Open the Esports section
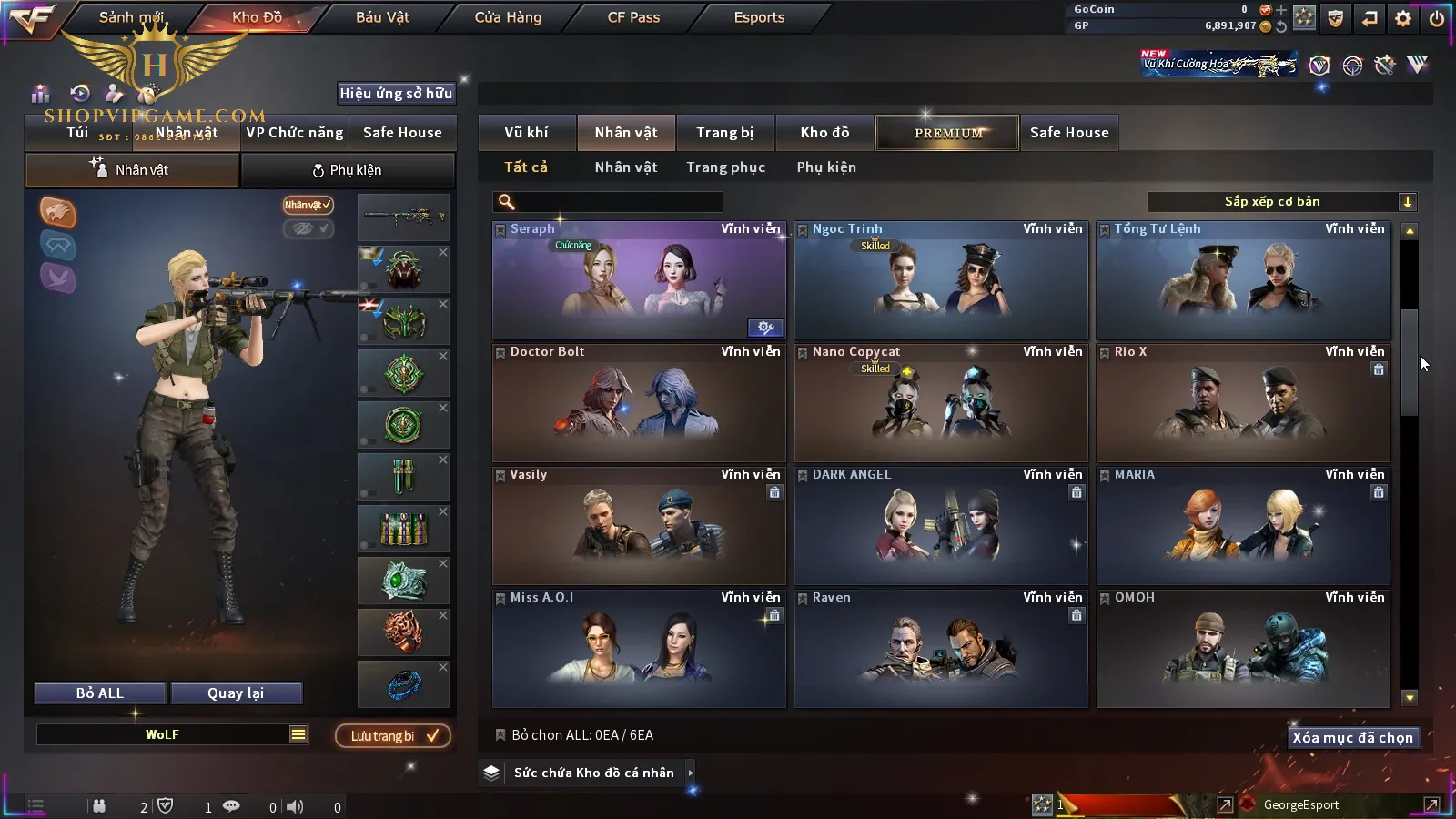1456x819 pixels. [759, 17]
